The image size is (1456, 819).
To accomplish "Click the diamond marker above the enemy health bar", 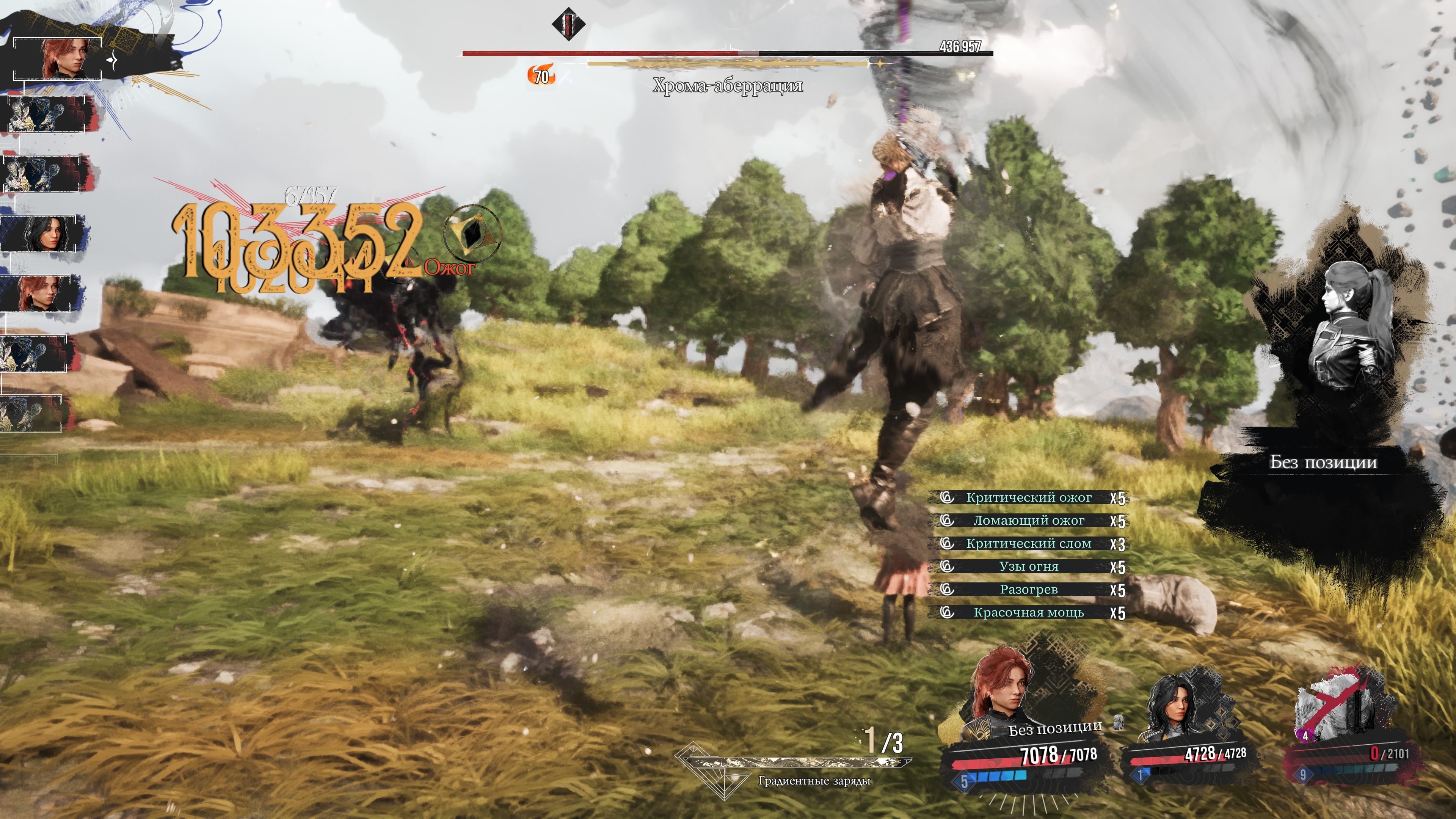I will 568,24.
